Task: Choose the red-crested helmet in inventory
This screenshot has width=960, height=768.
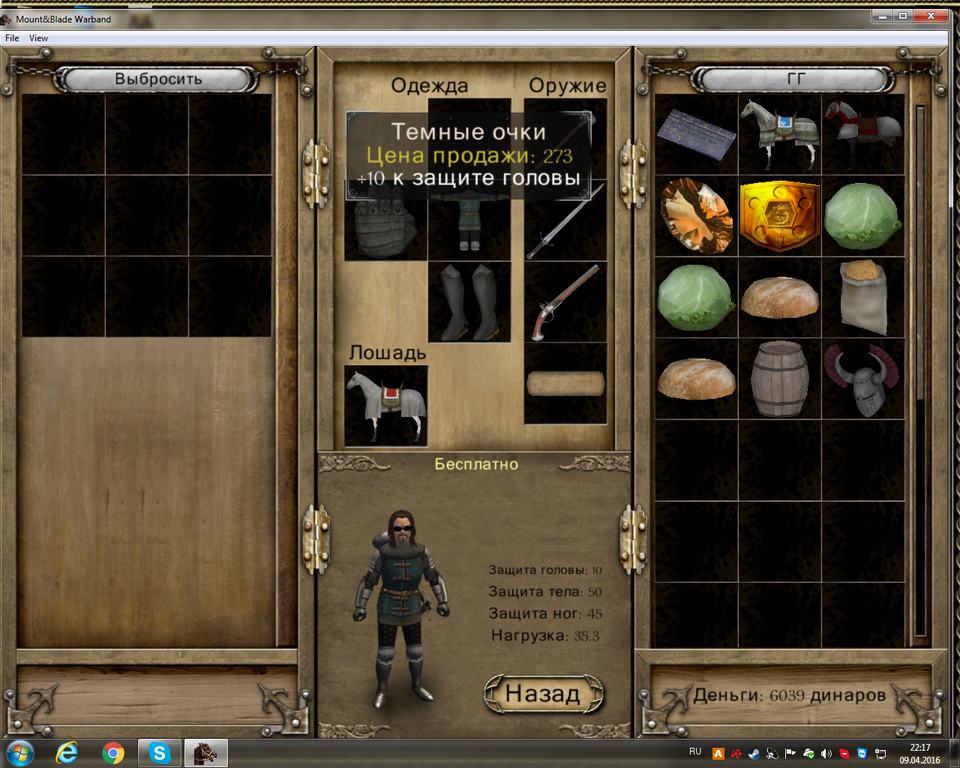Action: 862,379
